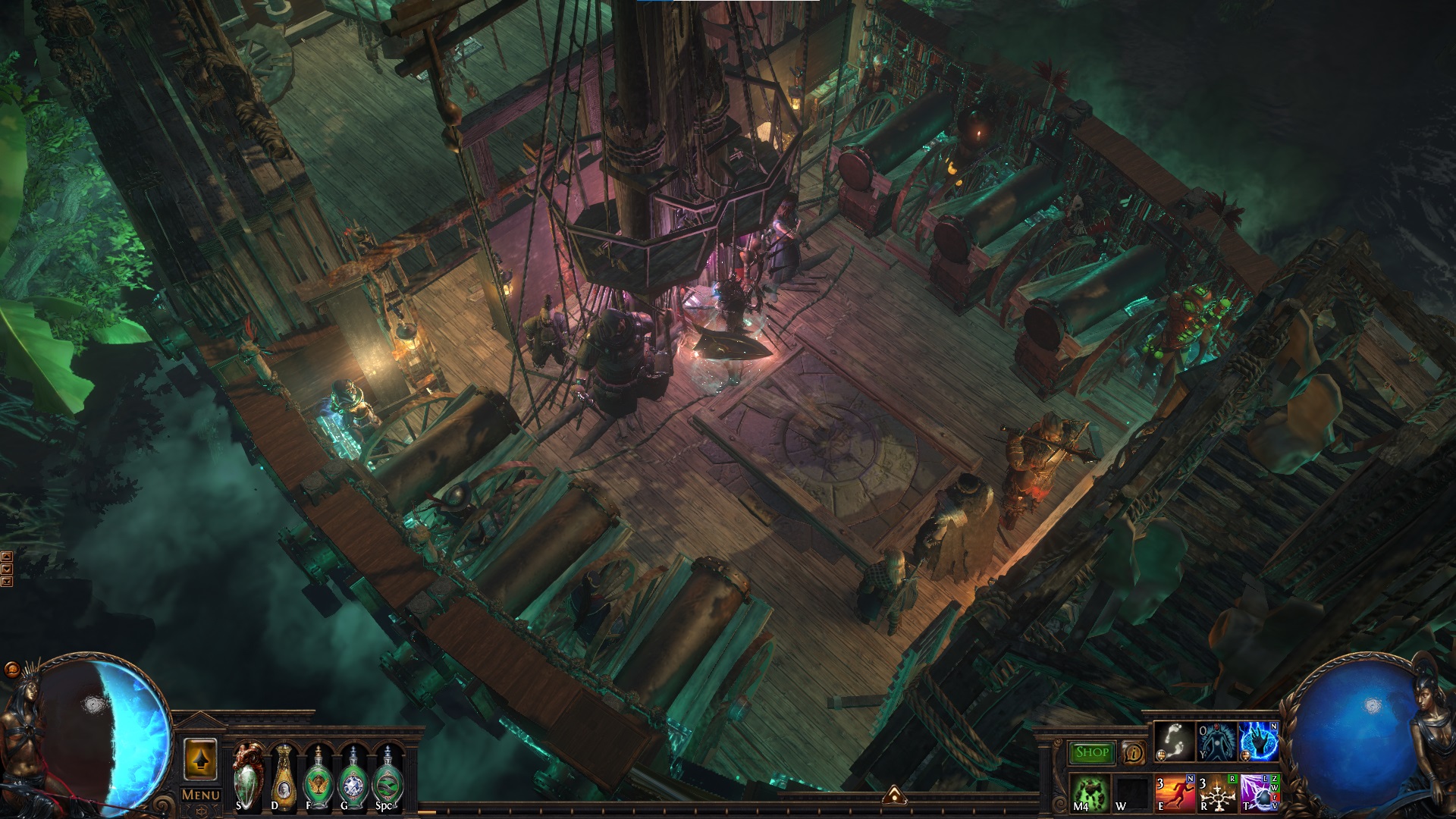This screenshot has width=1456, height=819.
Task: Activate the bone cross skill on R
Action: [1216, 792]
